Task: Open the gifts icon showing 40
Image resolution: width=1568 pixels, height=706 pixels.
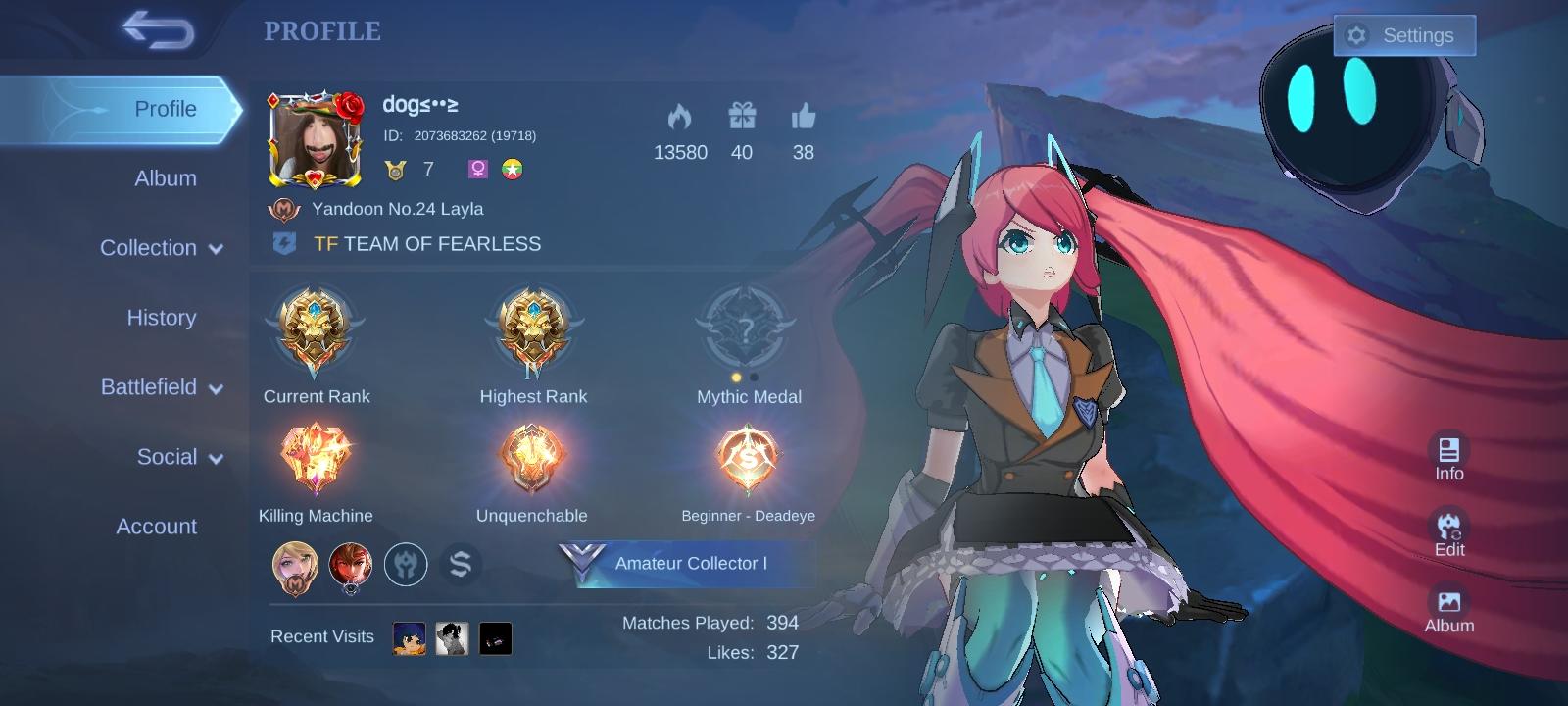Action: [742, 118]
